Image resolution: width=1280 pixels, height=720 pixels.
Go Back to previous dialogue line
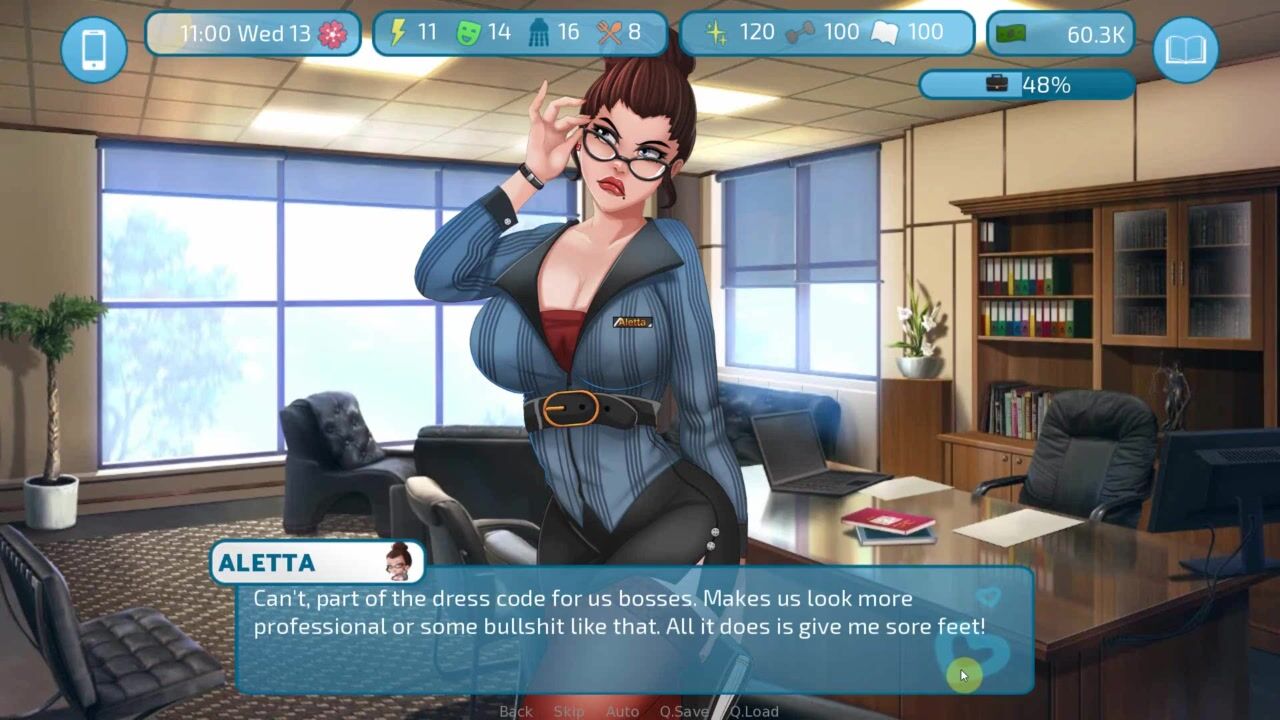click(x=516, y=711)
